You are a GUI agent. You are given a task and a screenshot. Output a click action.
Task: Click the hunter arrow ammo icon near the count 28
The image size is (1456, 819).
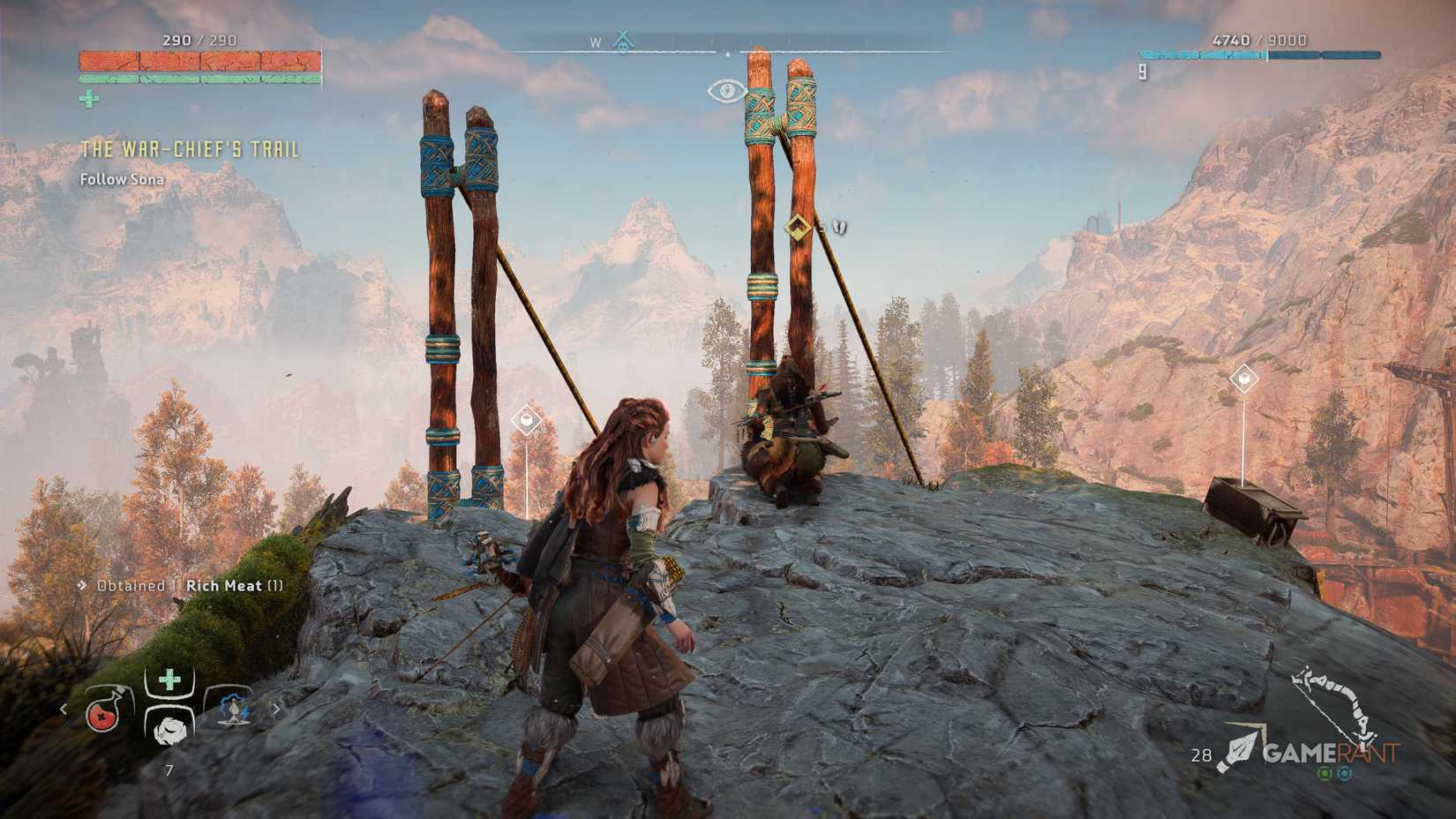click(1244, 747)
